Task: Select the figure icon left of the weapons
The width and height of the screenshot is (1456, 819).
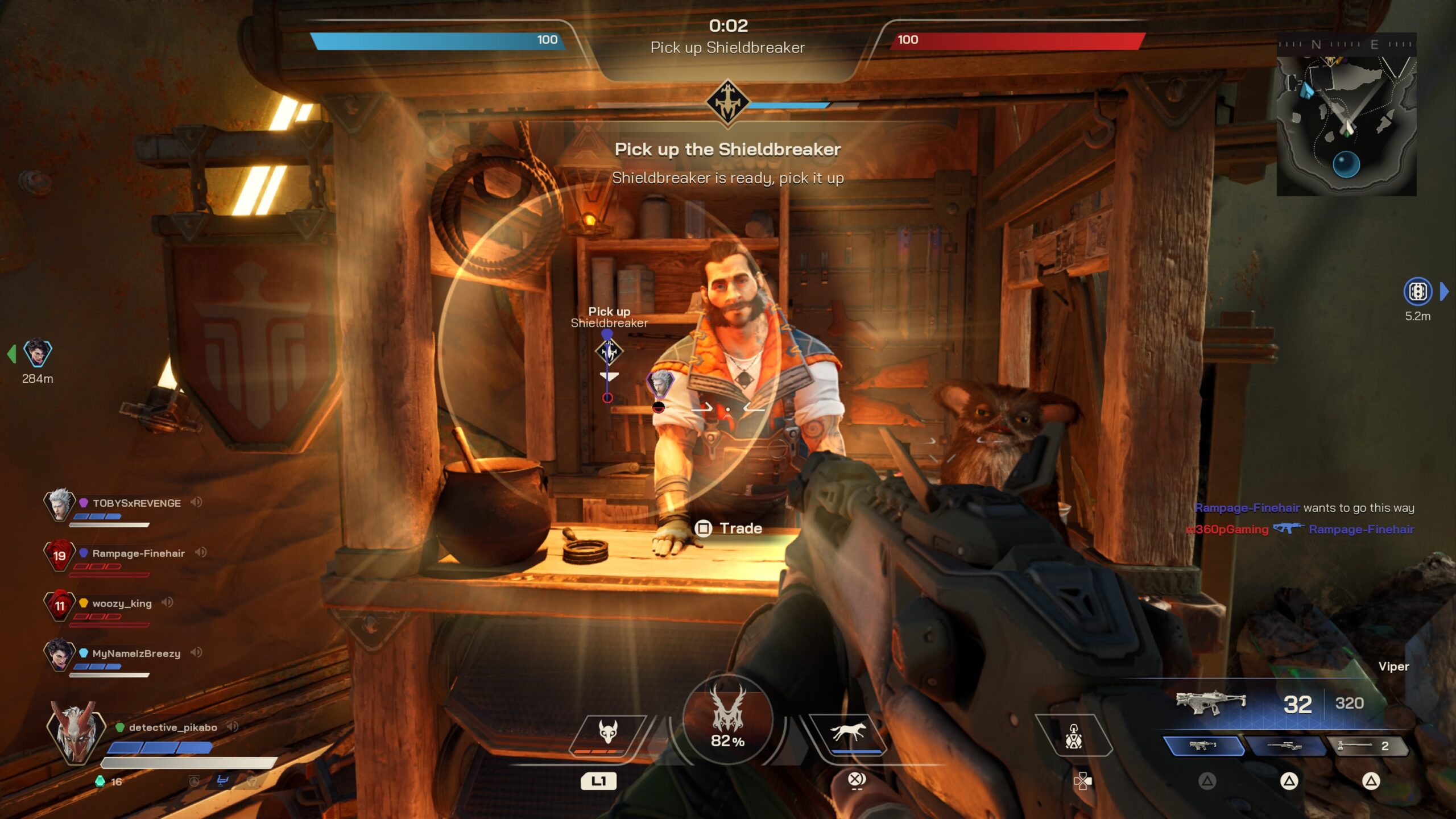Action: click(x=1073, y=736)
